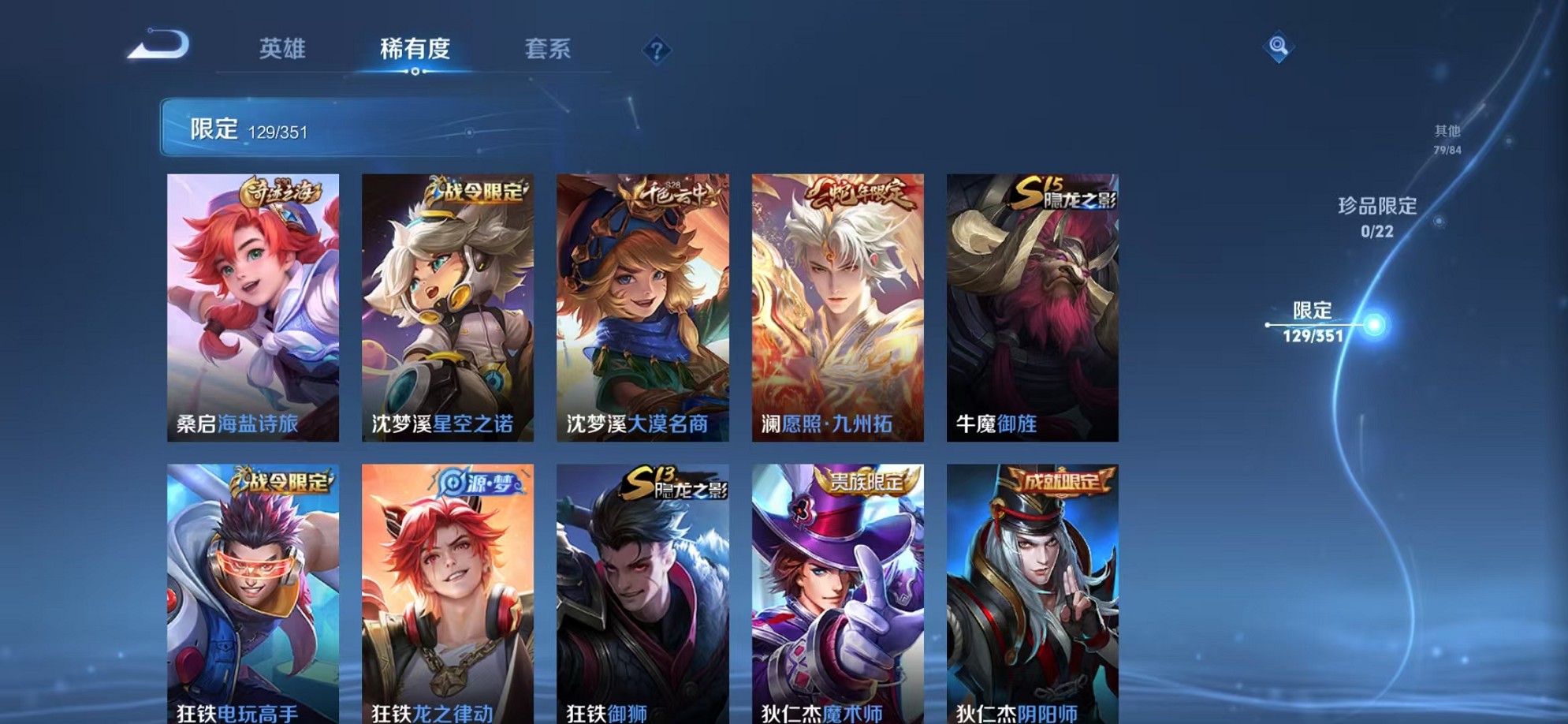The image size is (1568, 724).
Task: Select the 稀有度 tab
Action: click(416, 49)
